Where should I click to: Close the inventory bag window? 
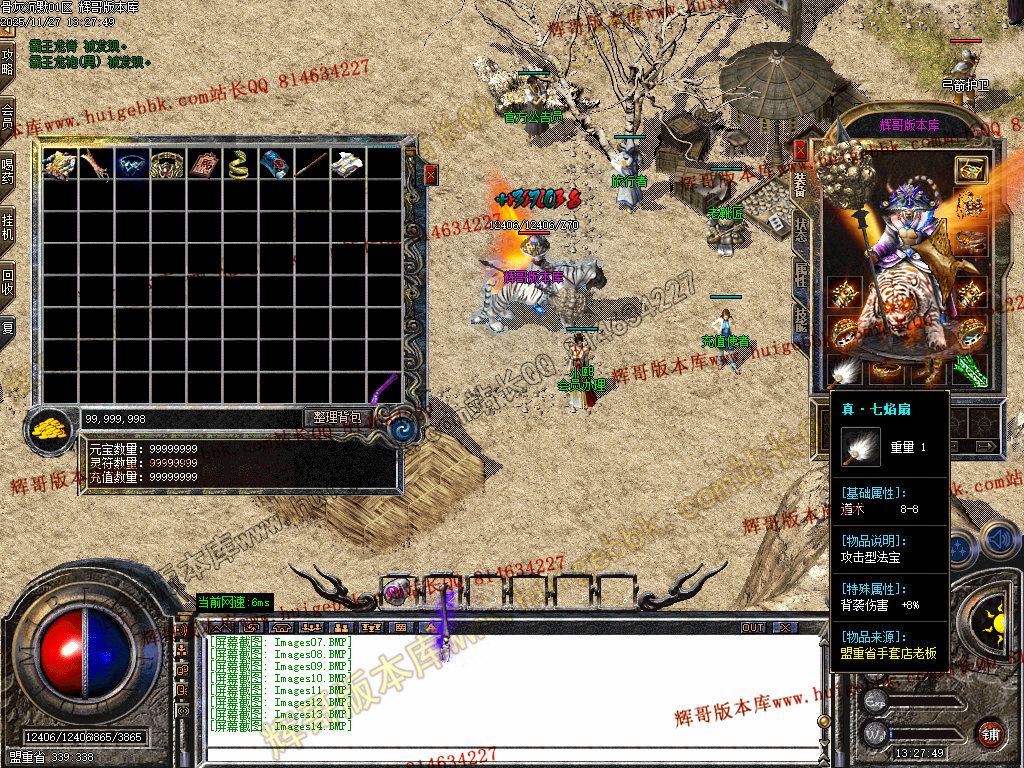431,174
